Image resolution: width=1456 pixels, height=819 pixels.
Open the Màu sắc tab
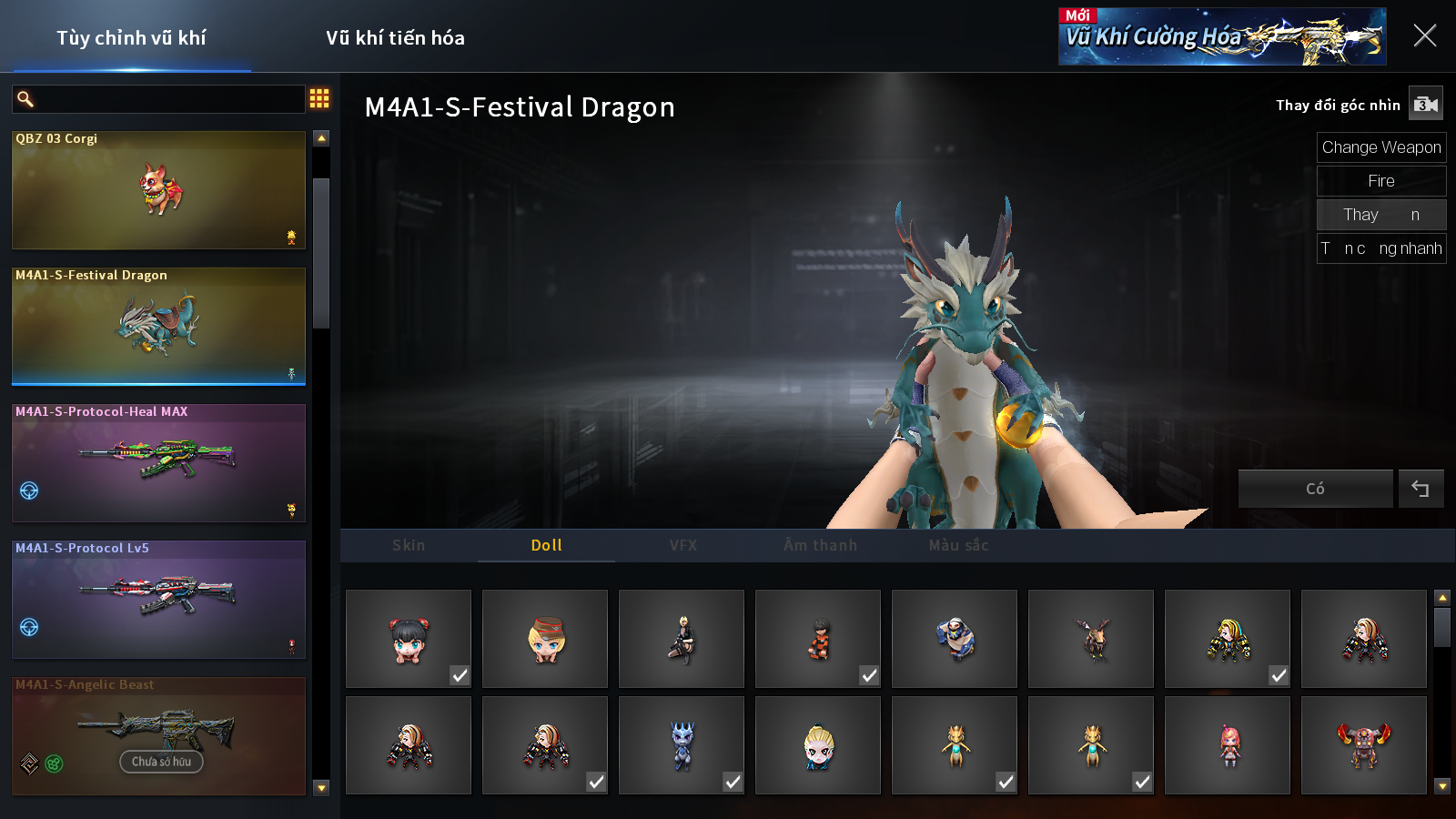(x=958, y=545)
